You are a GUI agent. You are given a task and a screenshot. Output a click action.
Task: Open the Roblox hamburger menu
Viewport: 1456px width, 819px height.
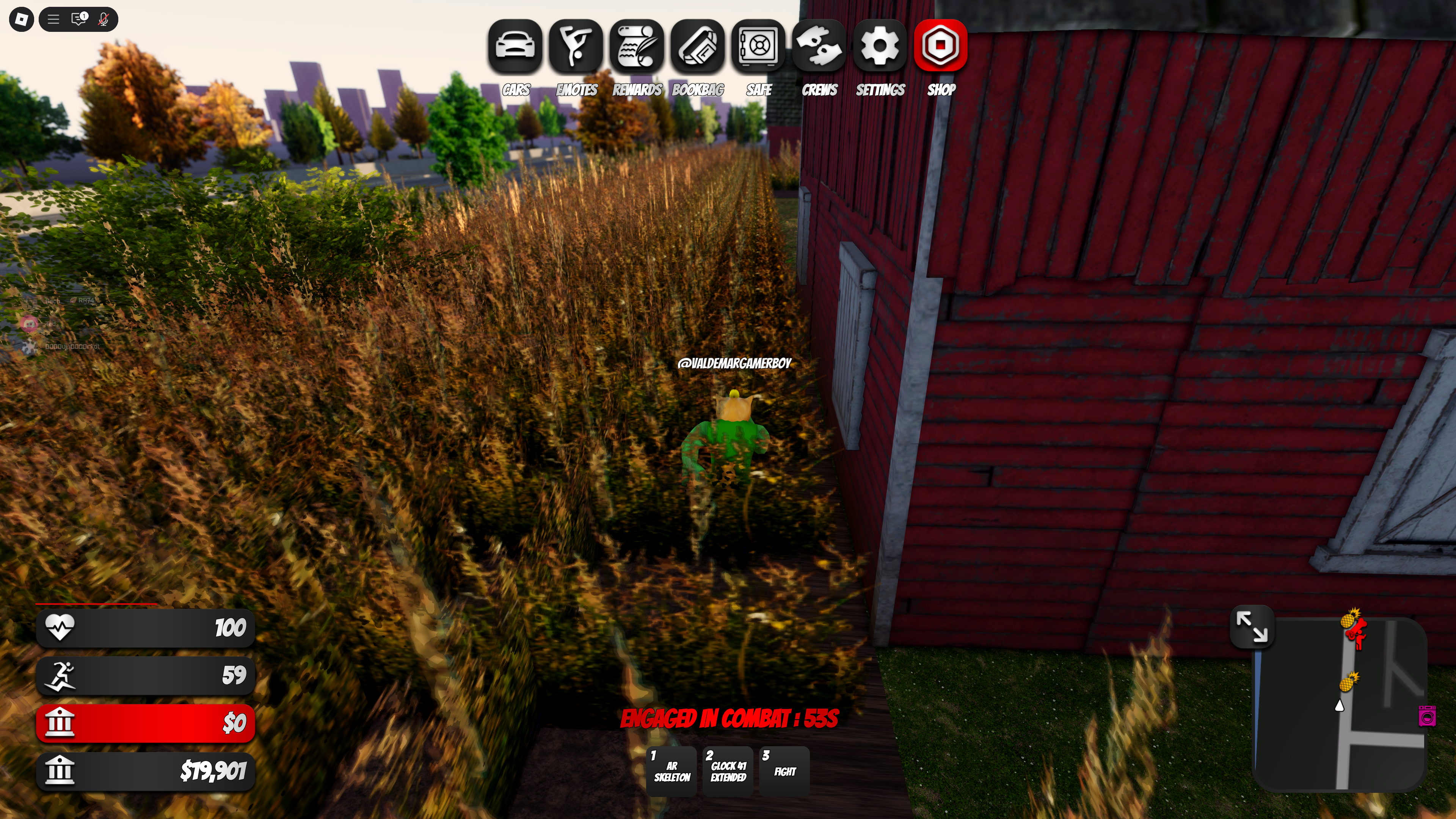click(53, 20)
